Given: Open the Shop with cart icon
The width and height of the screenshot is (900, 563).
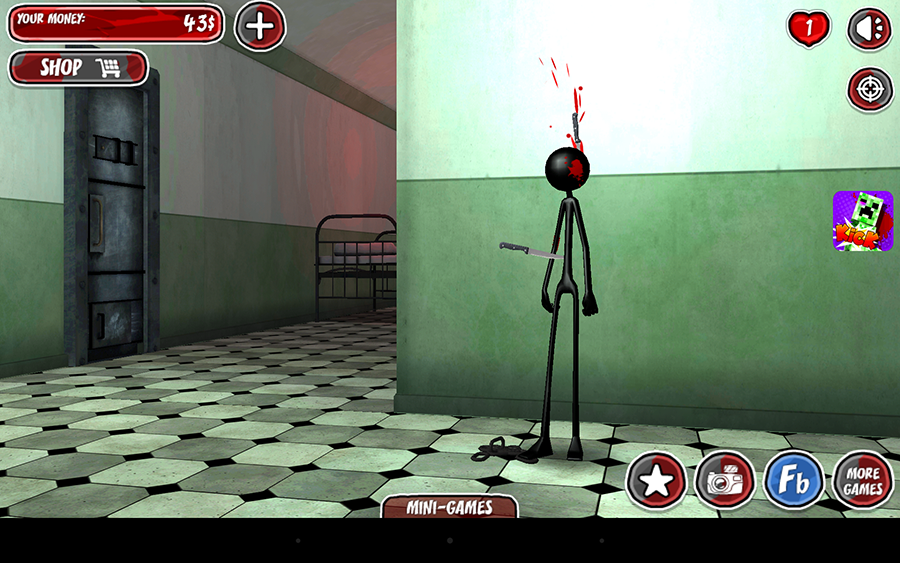Looking at the screenshot, I should (x=78, y=68).
